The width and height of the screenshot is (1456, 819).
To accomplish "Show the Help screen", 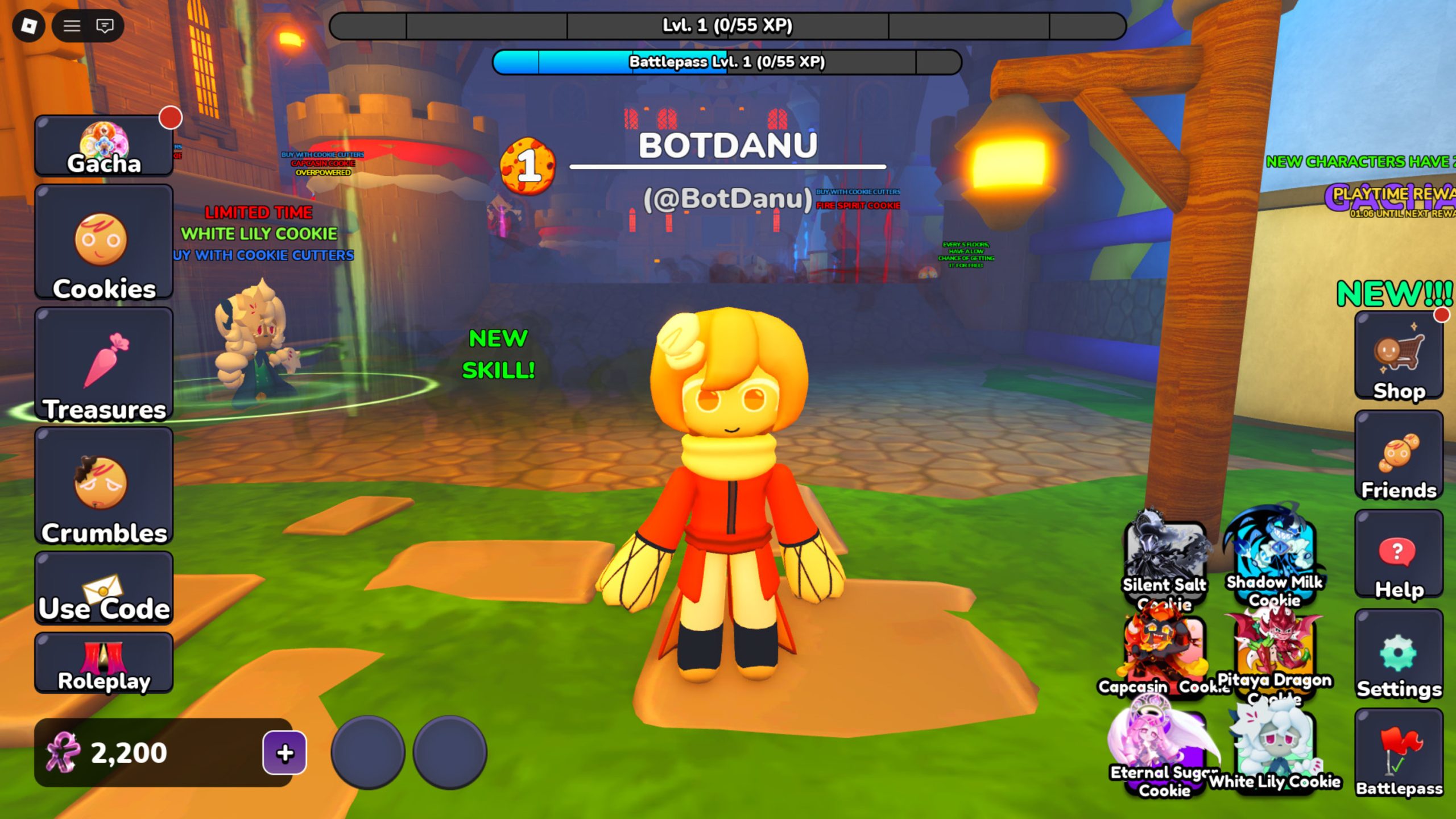I will pyautogui.click(x=1399, y=555).
